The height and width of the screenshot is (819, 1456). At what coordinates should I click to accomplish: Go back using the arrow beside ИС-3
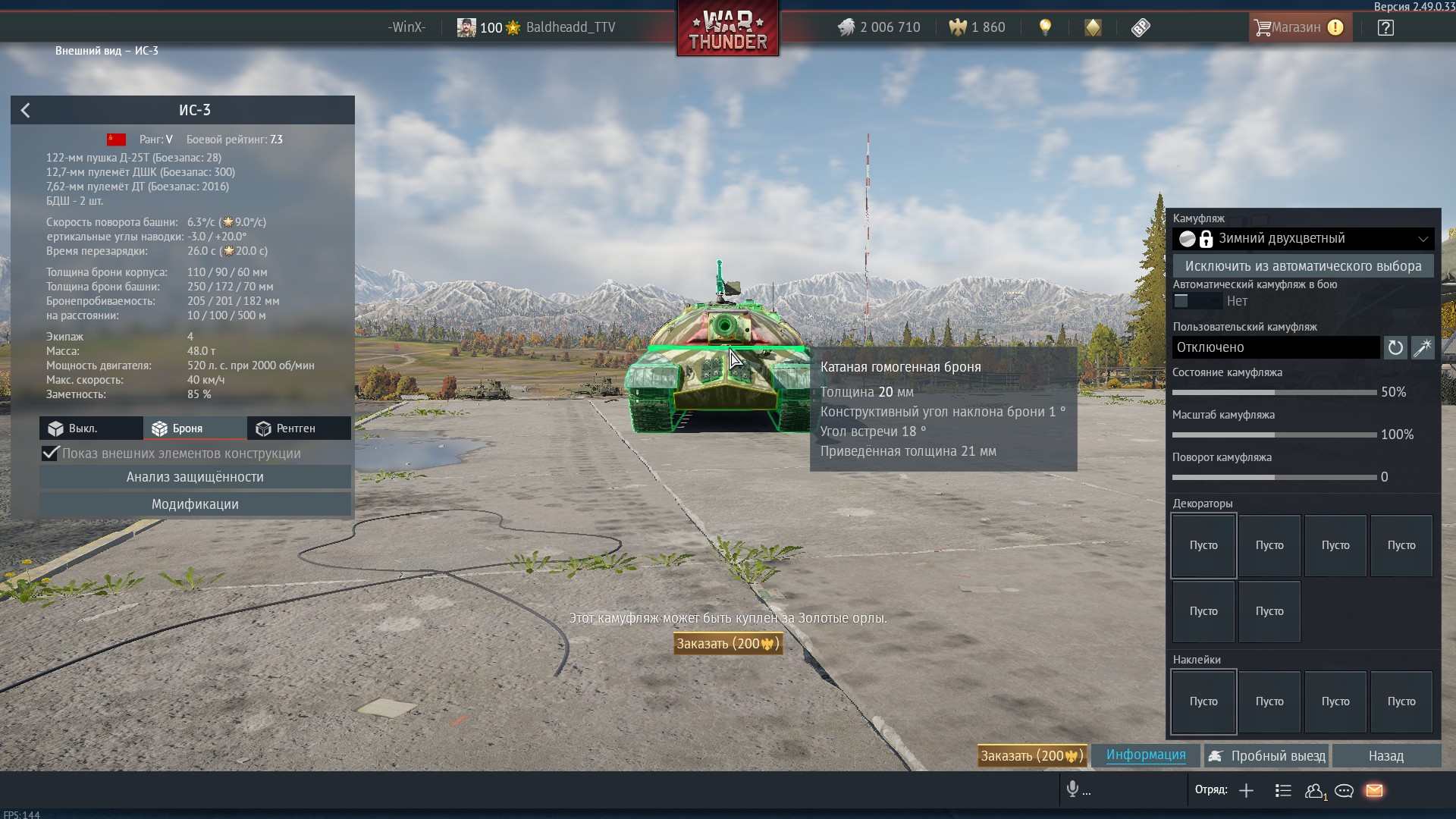(x=26, y=111)
